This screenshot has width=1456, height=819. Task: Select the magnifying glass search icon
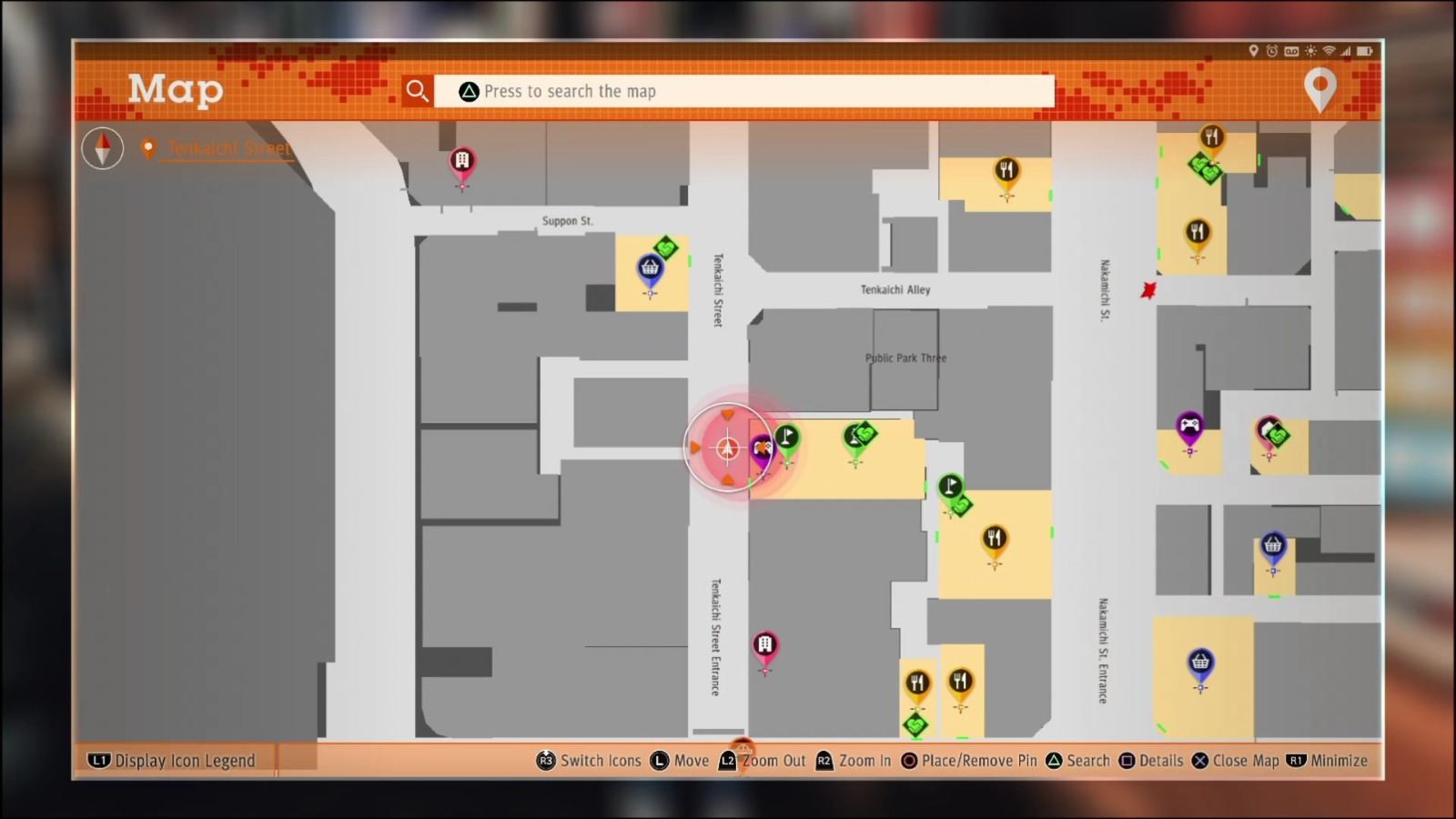418,90
